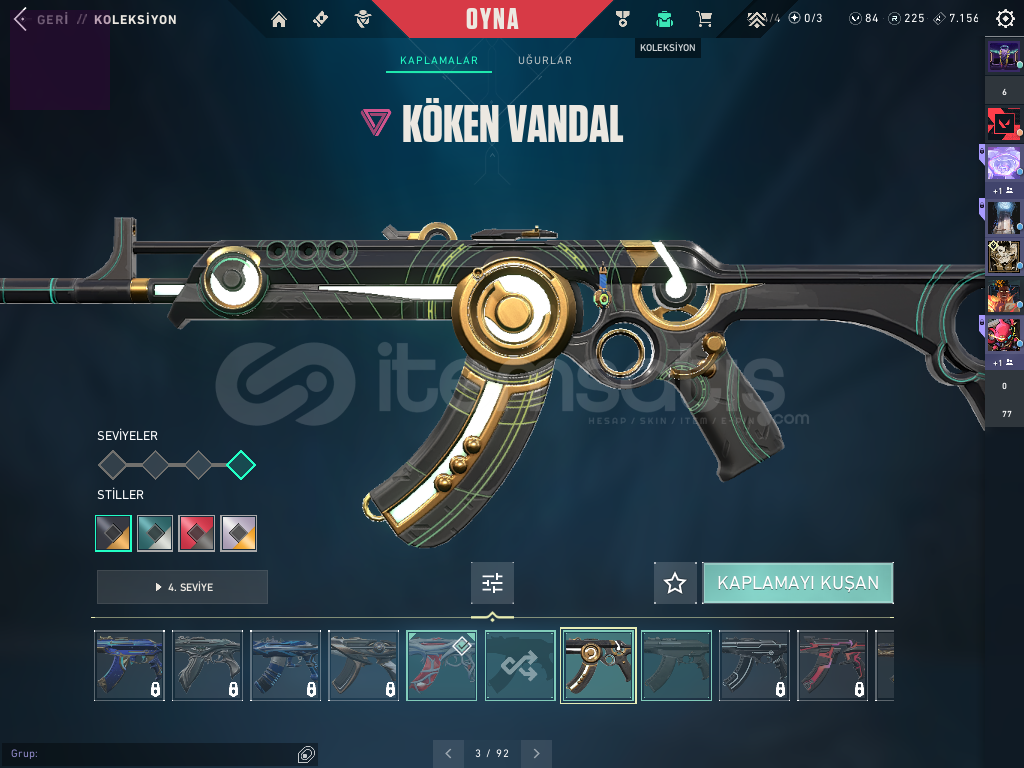Viewport: 1024px width, 768px height.
Task: Click the OYNA play button
Action: point(492,19)
